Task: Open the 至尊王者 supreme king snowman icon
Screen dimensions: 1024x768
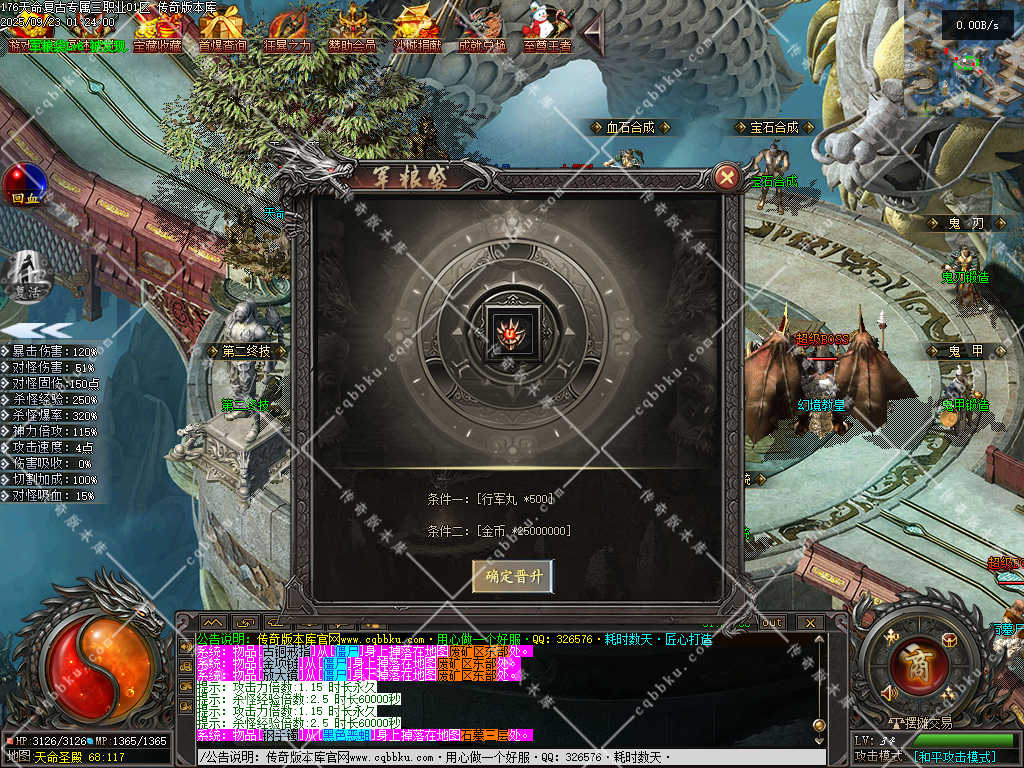Action: point(545,28)
